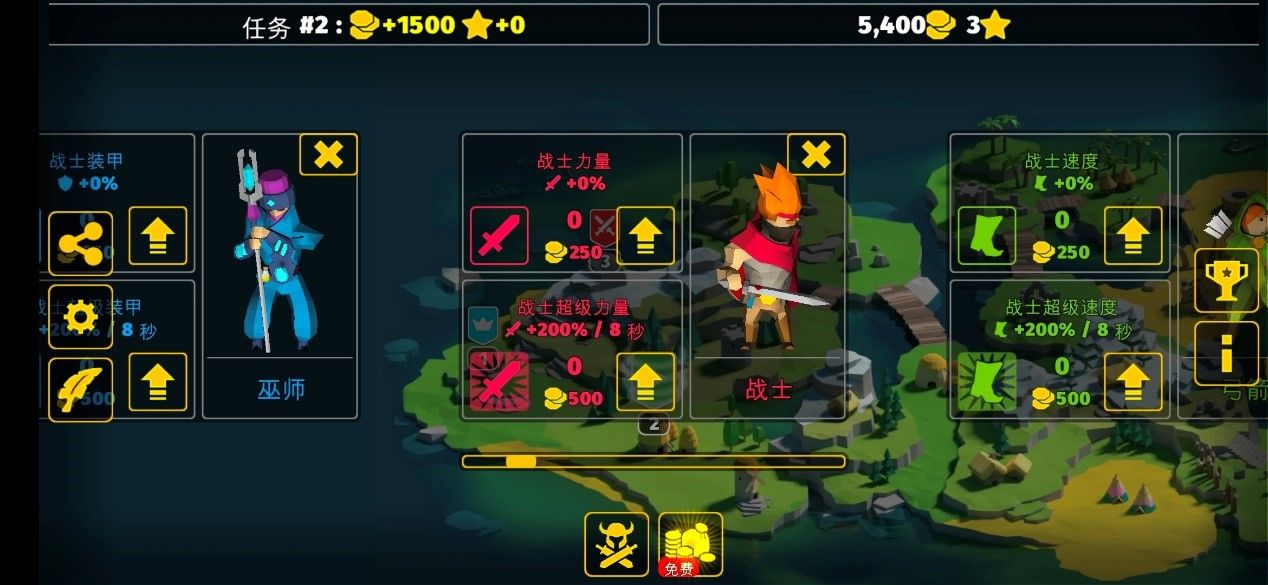Upgrade warrior armor (战士装甲)

point(158,236)
